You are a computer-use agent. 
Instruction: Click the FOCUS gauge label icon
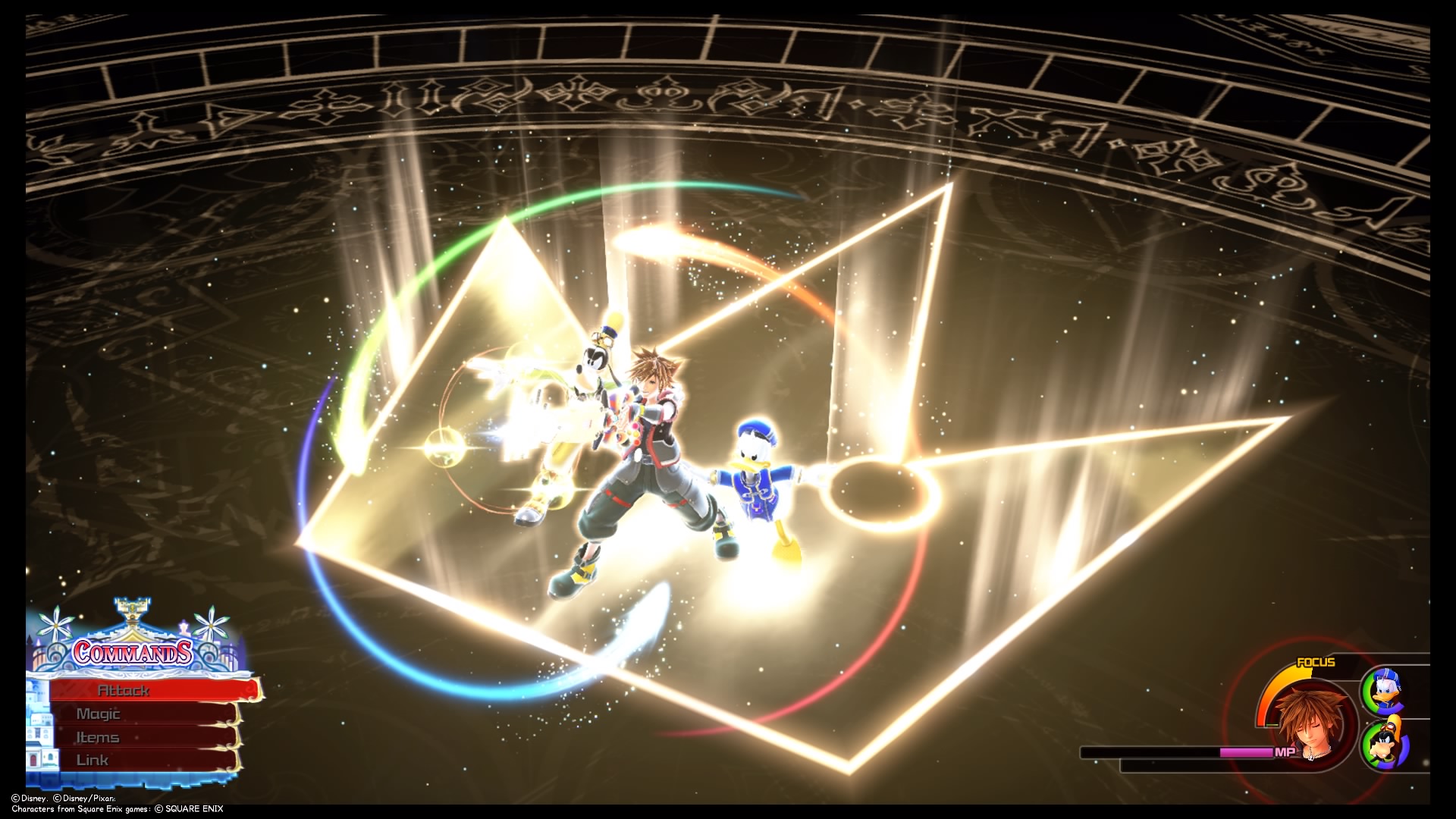(x=1316, y=662)
